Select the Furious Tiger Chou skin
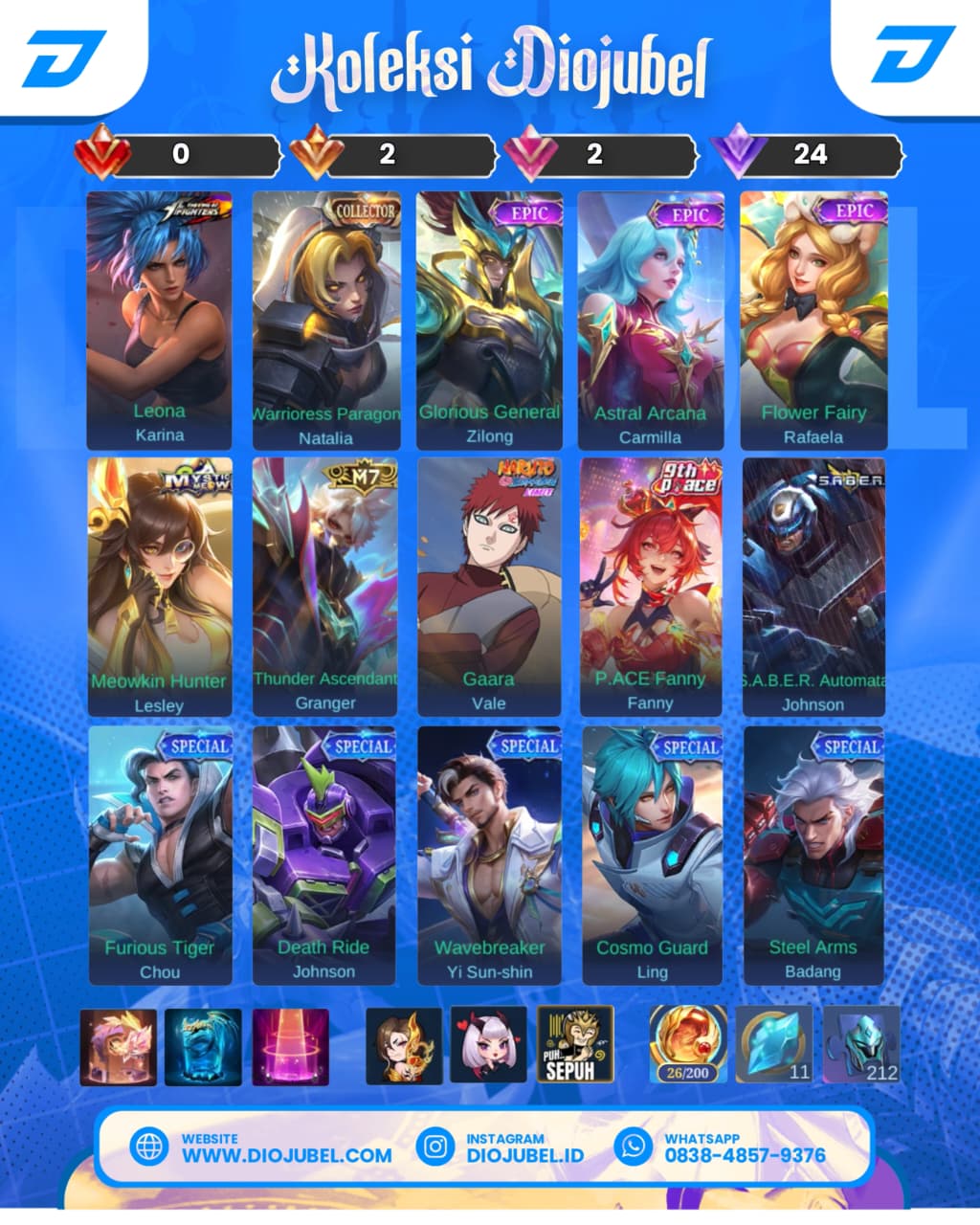Screen dimensions: 980x1225 coord(160,855)
